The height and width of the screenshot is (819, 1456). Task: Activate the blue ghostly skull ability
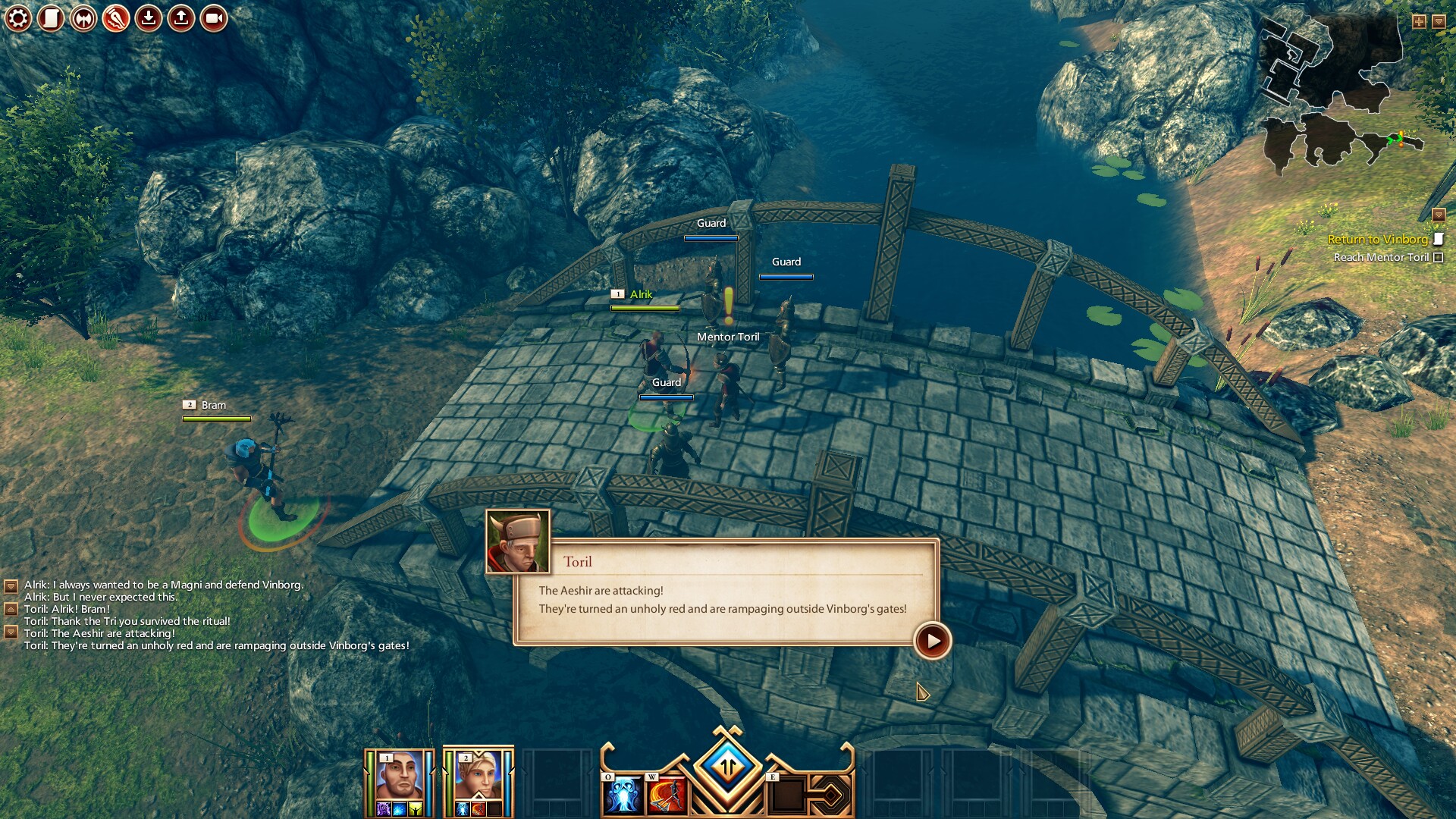pos(623,794)
